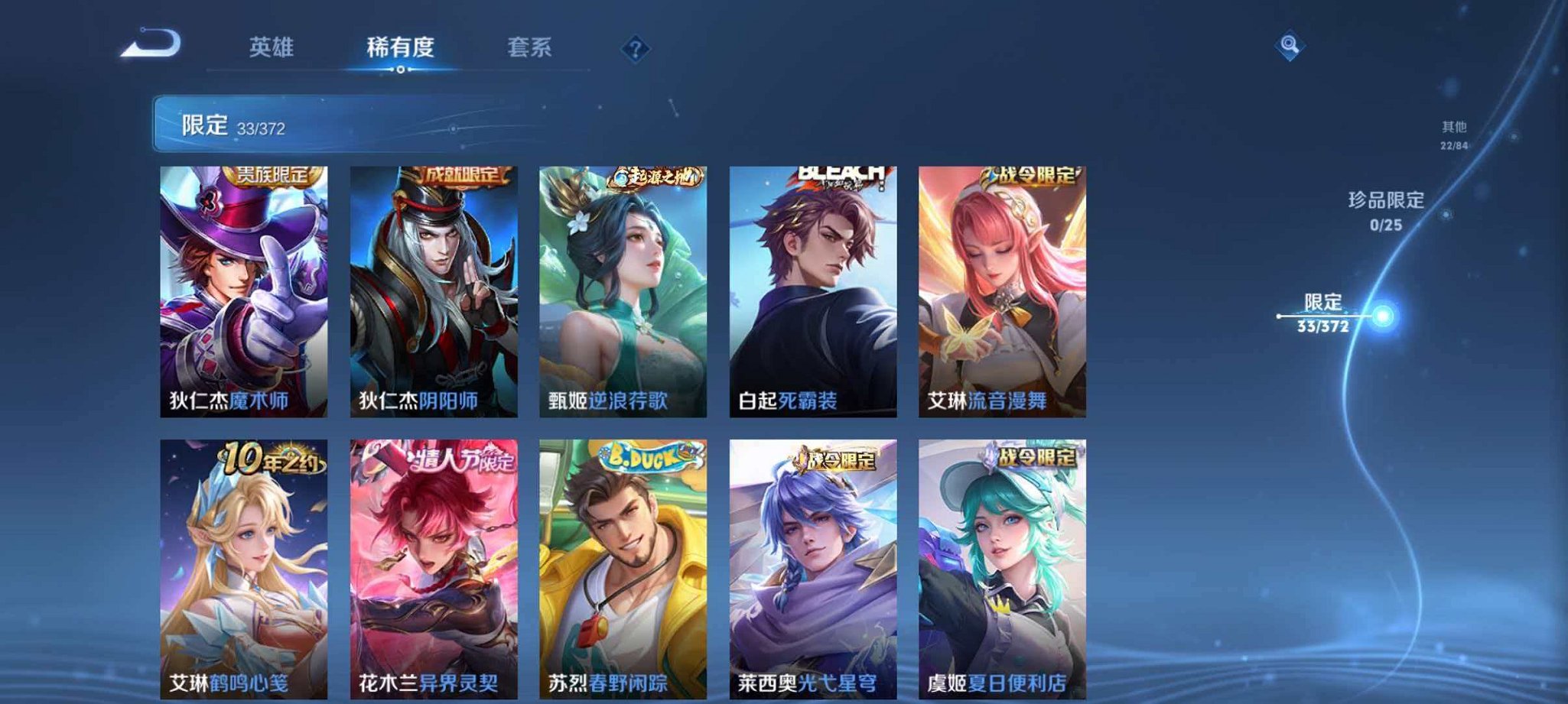This screenshot has height=704, width=1568.
Task: Open the help question mark icon
Action: pos(636,50)
